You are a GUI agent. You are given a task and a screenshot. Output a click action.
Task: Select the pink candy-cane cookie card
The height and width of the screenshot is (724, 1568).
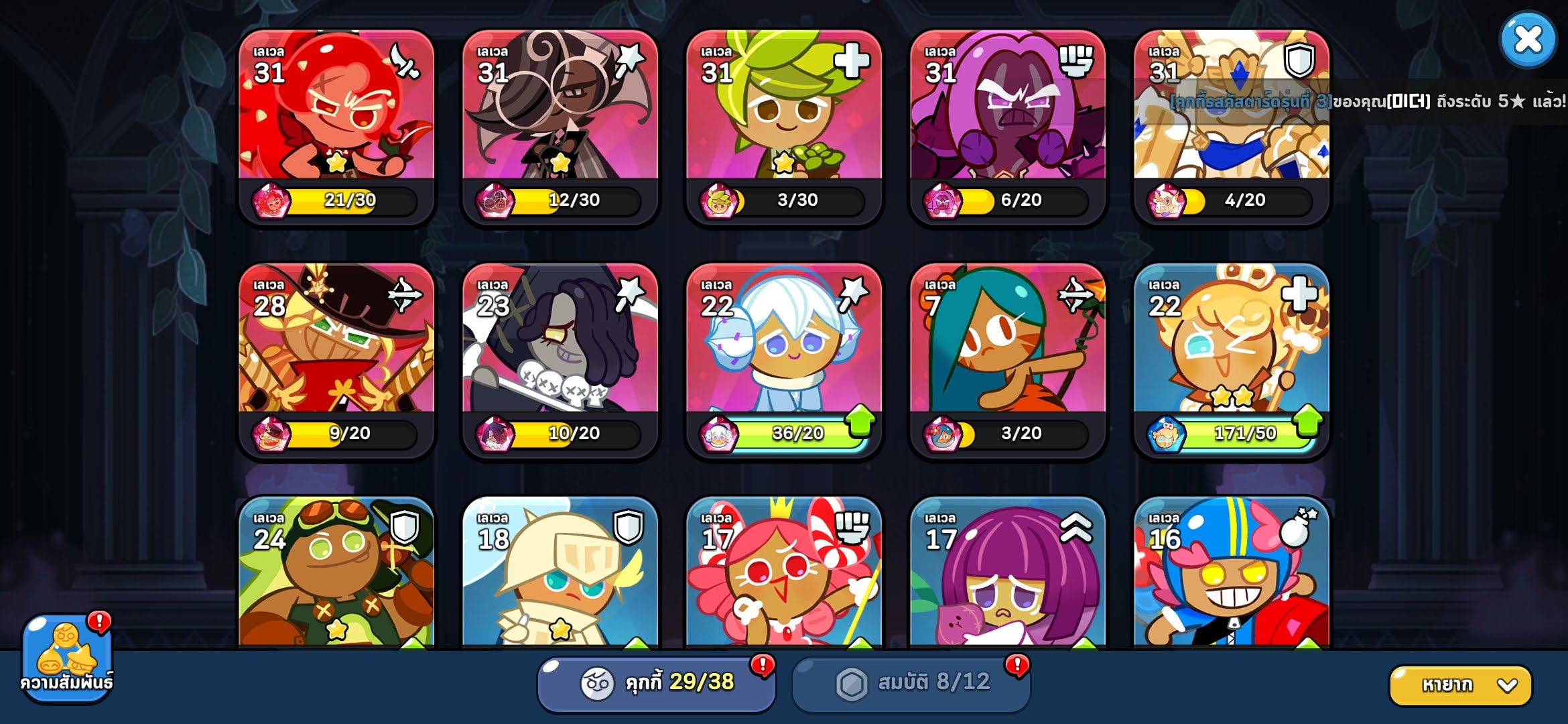pyautogui.click(x=783, y=577)
